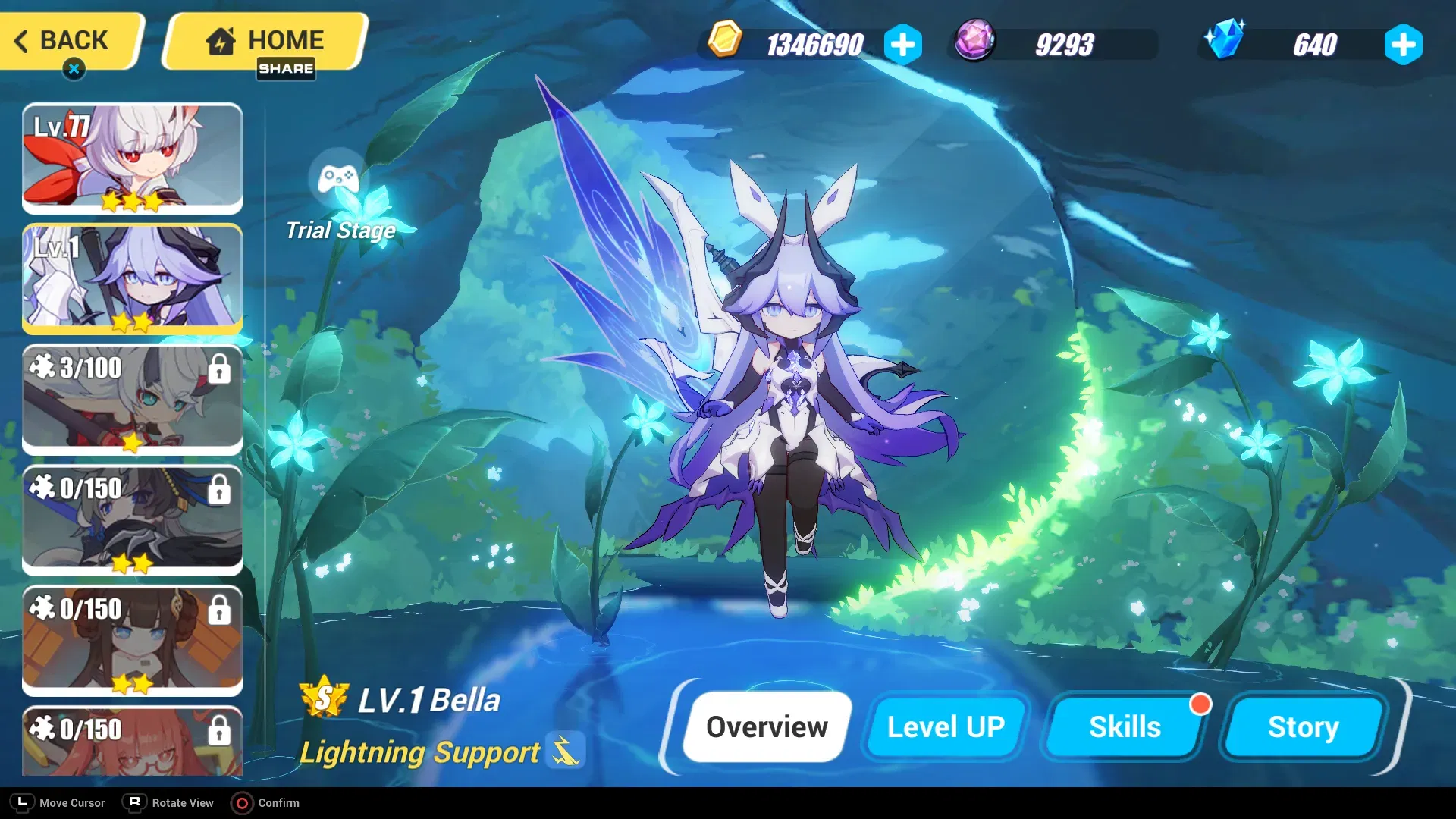Switch to the Story tab
This screenshot has height=819, width=1456.
(1302, 726)
